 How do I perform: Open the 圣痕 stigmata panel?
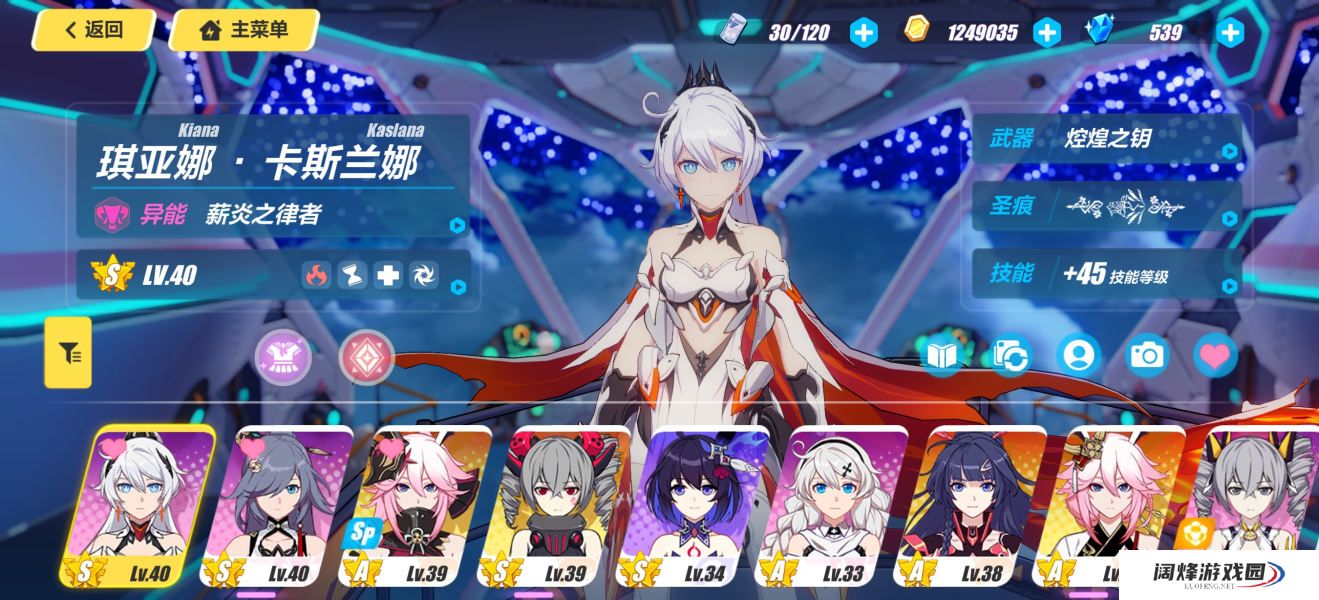click(1107, 207)
